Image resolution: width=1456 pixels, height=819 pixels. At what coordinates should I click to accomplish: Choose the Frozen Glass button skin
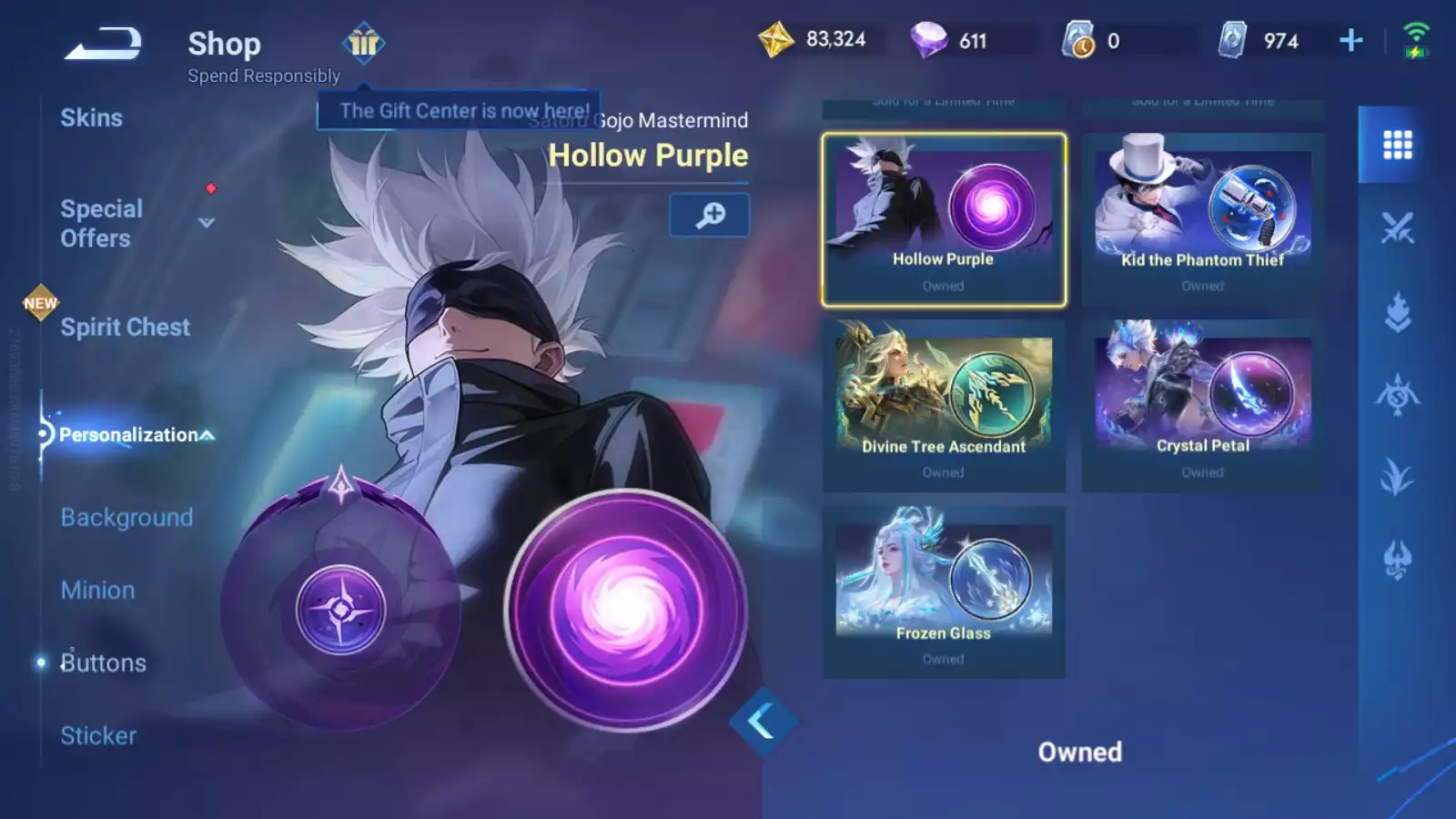944,592
